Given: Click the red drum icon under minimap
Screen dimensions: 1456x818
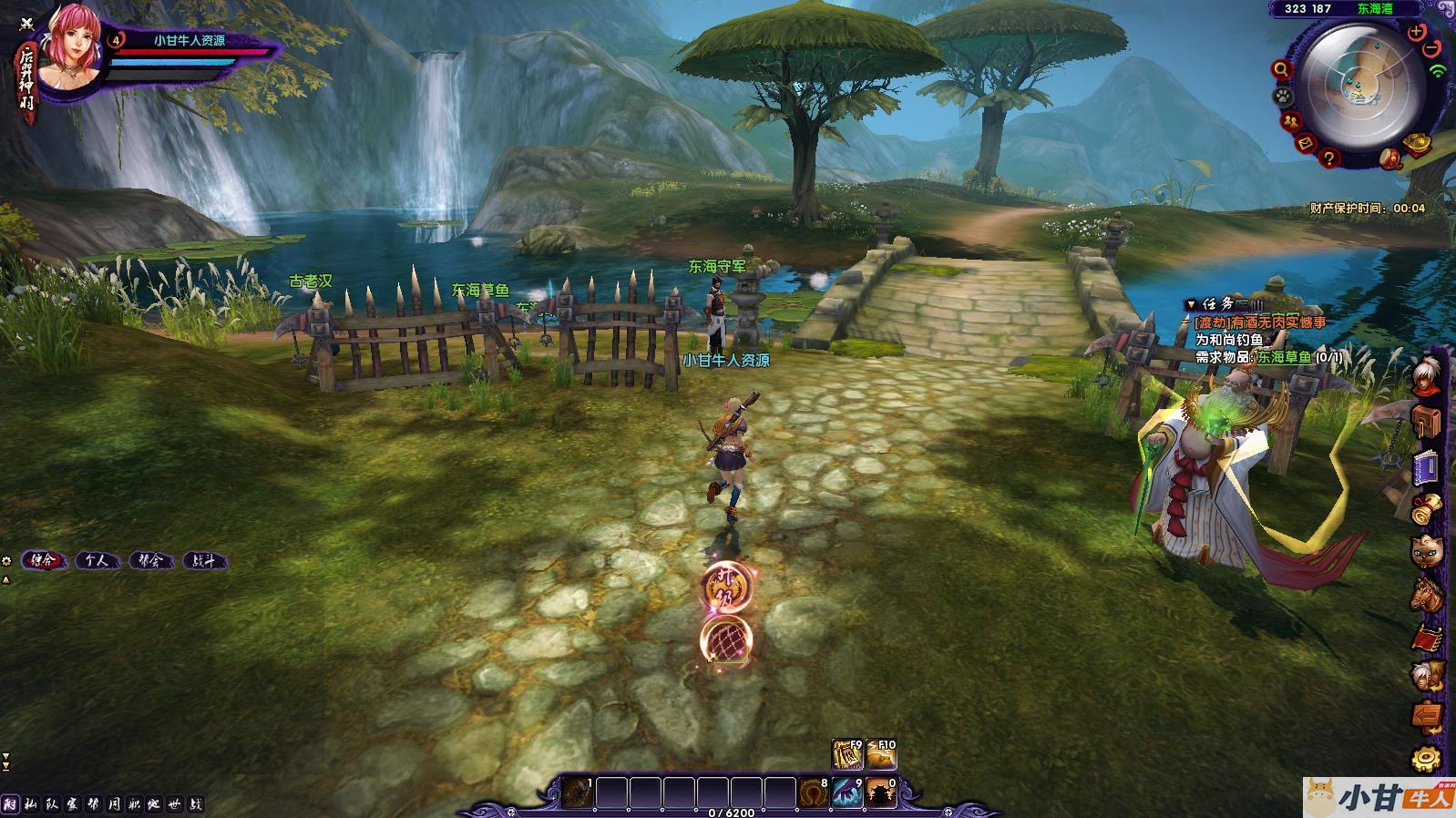Looking at the screenshot, I should (1389, 158).
